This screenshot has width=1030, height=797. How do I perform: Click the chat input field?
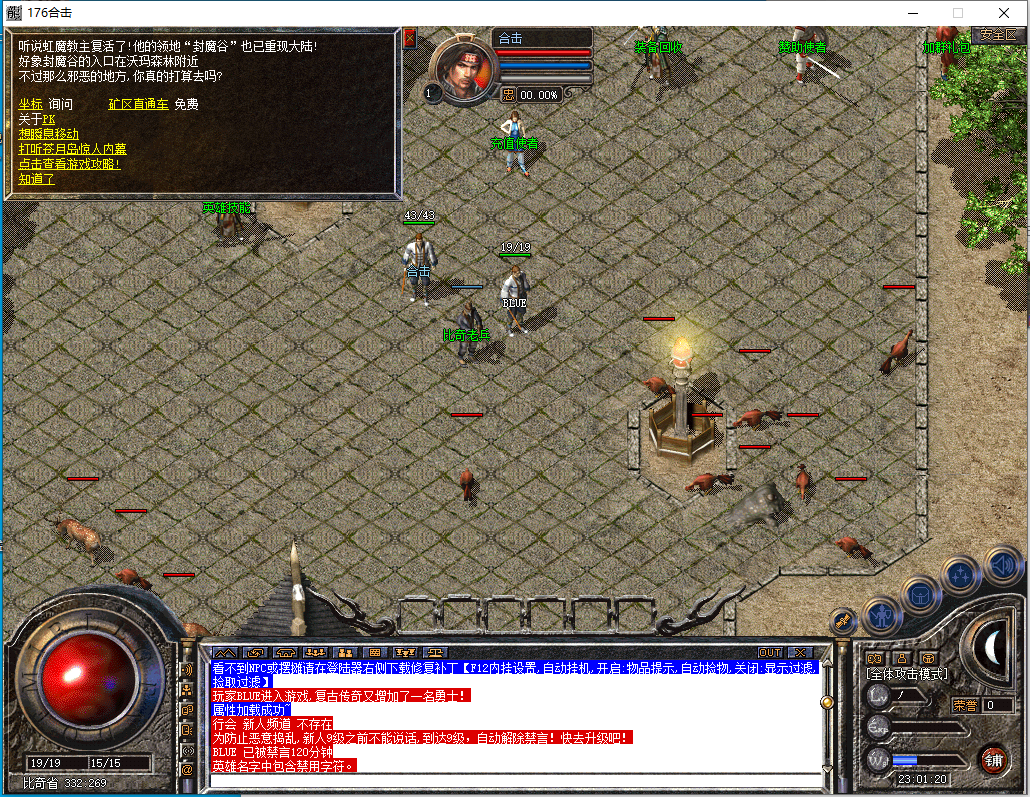pos(515,780)
